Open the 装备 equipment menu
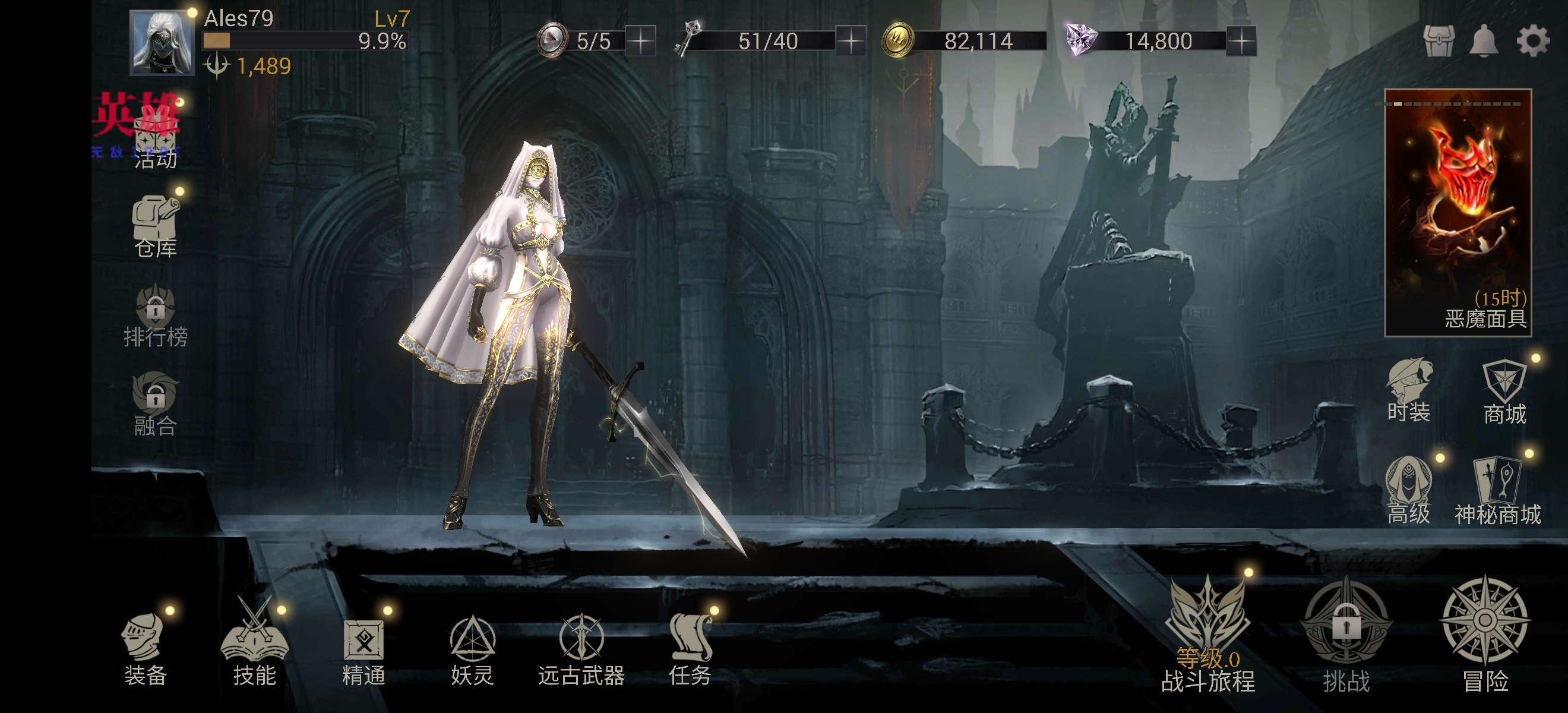This screenshot has width=1568, height=713. 145,649
